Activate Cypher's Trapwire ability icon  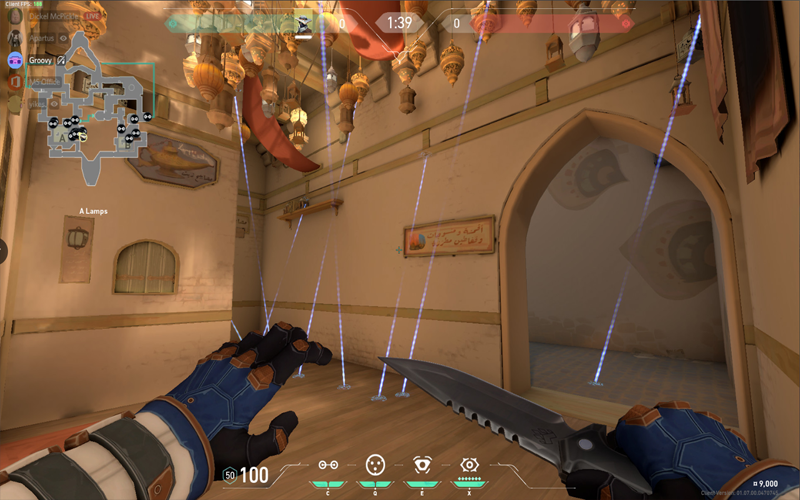(x=327, y=465)
